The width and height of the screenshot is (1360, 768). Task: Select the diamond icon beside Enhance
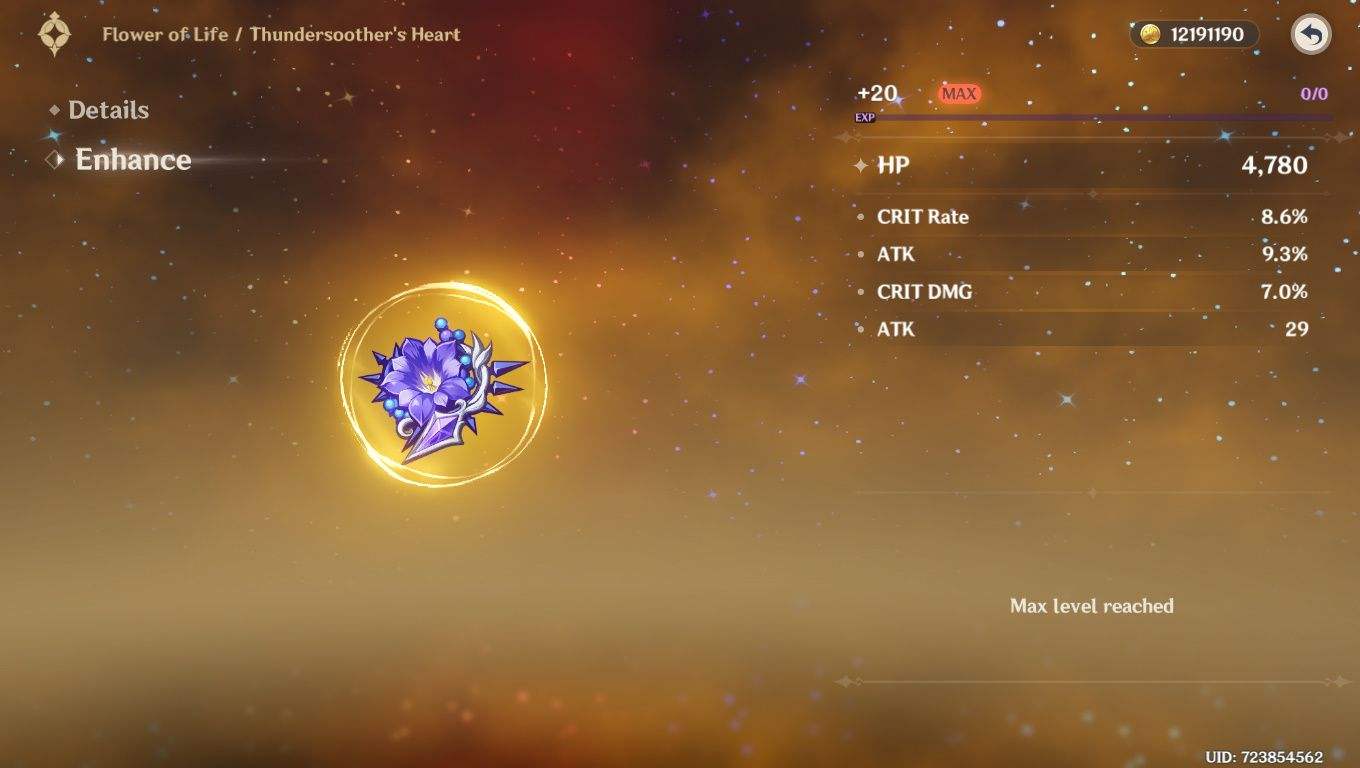55,159
